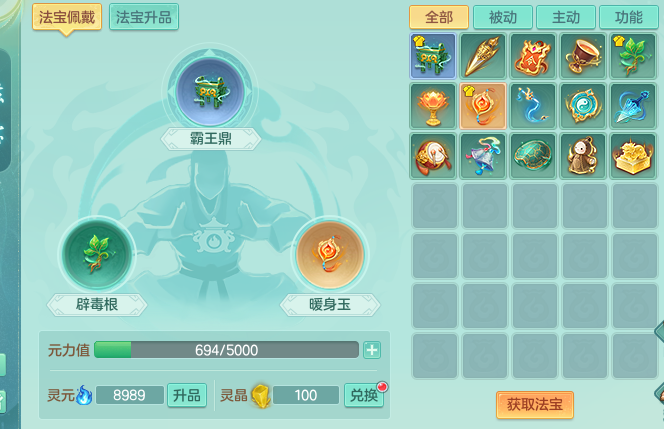
Task: Choose the turtle shell treasure
Action: pos(535,156)
